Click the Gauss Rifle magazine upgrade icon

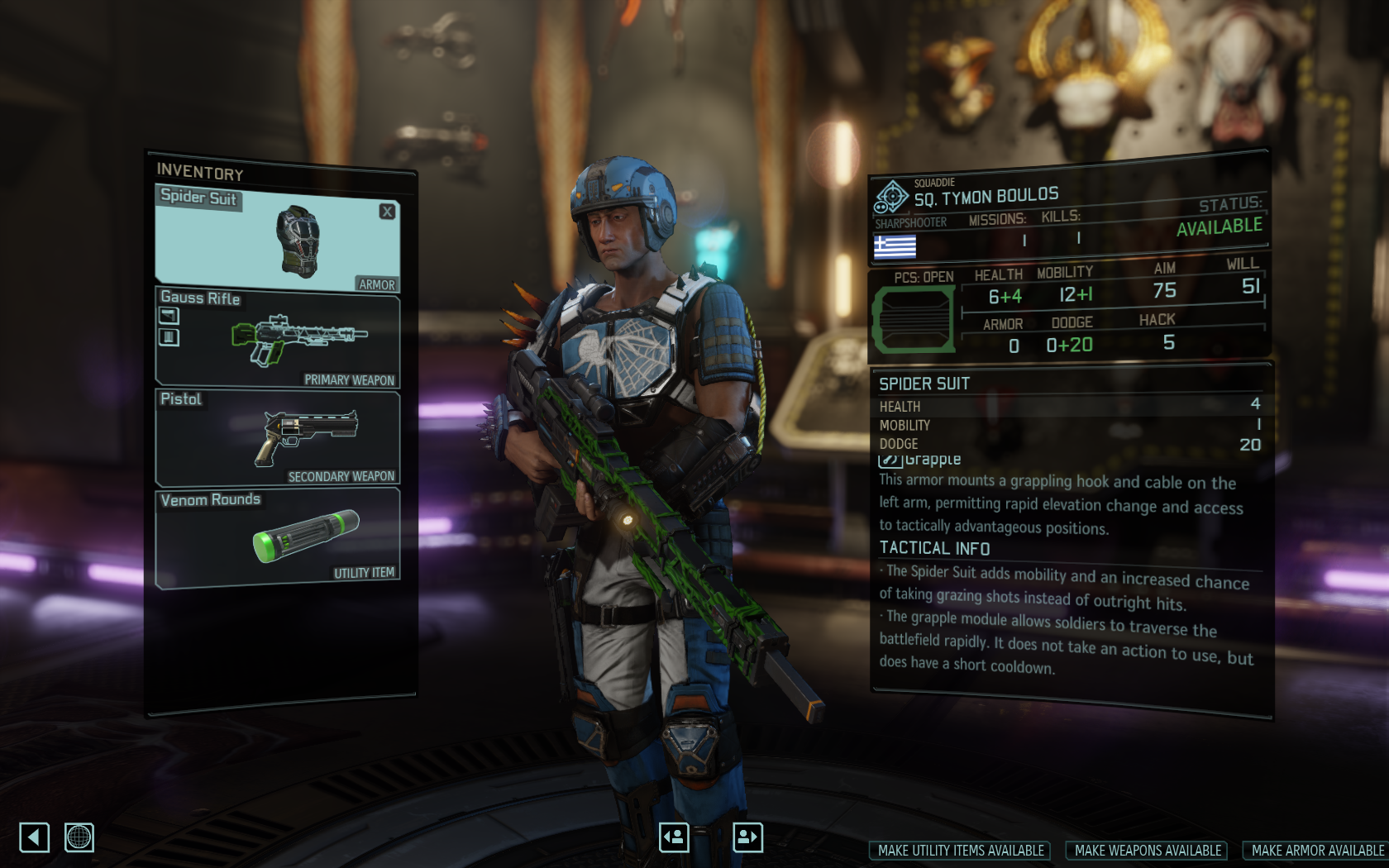[169, 336]
